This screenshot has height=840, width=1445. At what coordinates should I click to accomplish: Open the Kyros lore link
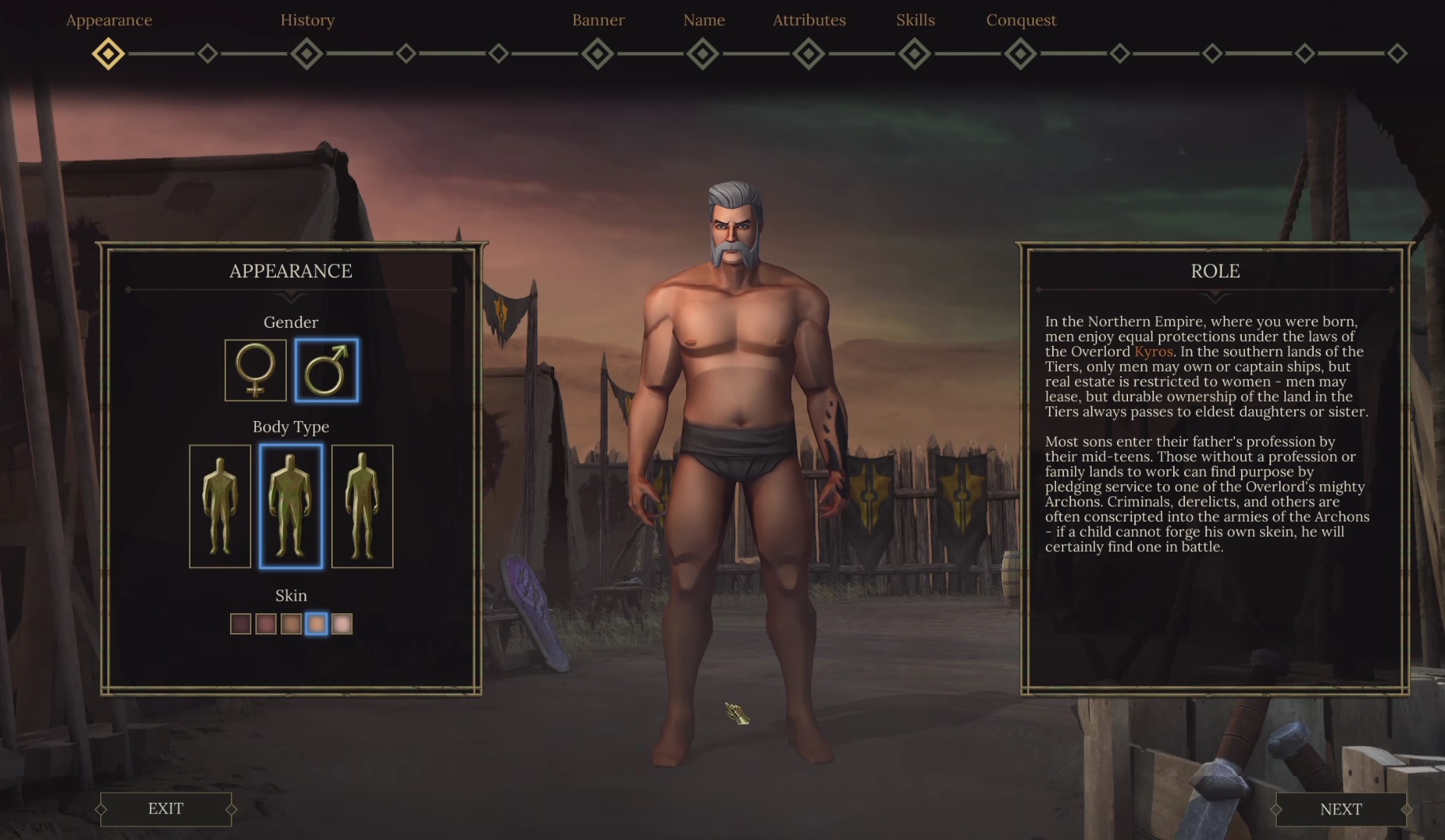(x=1153, y=352)
